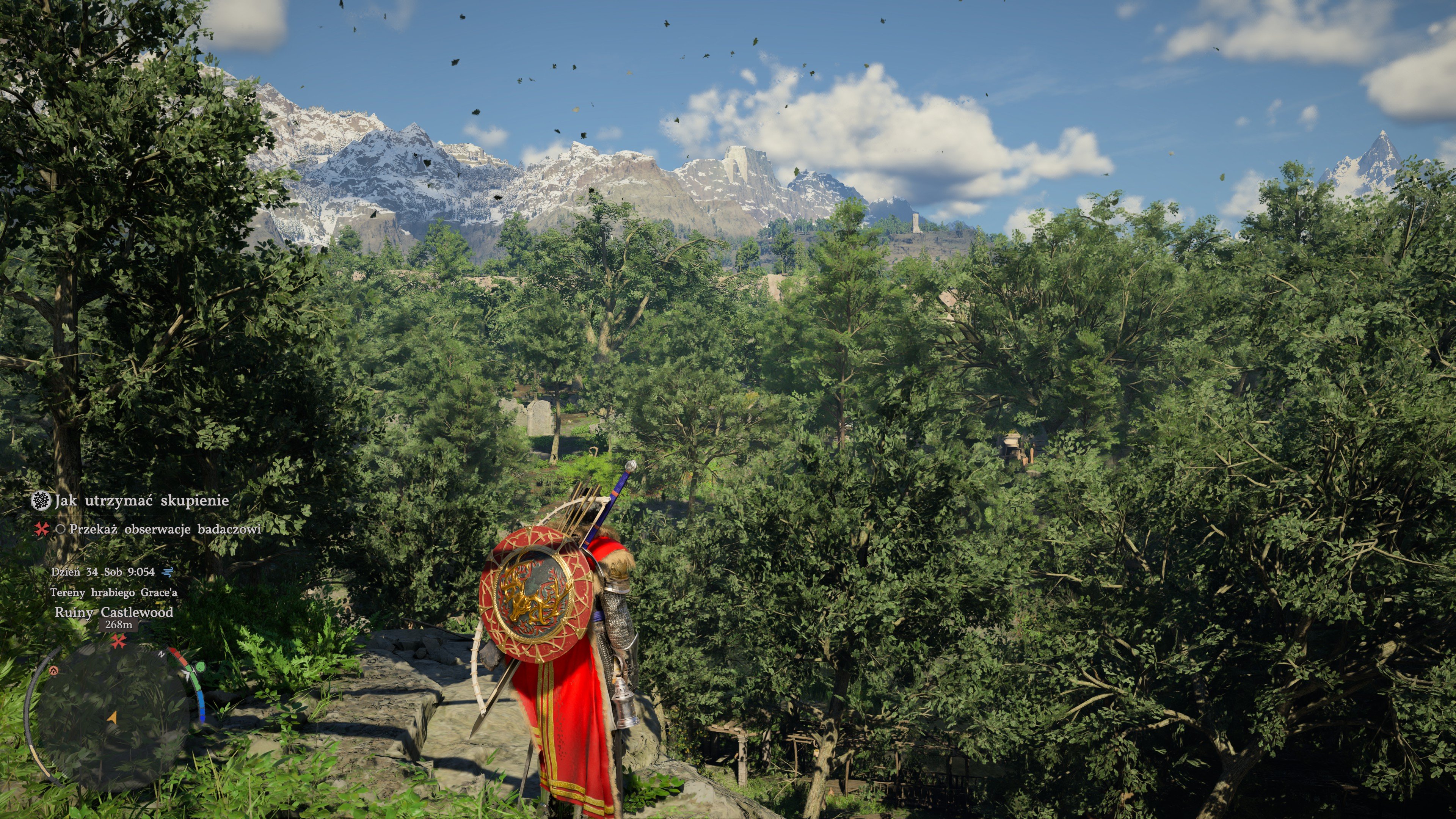Click the red quest marker above the minimap
This screenshot has height=819, width=1456.
(x=118, y=642)
